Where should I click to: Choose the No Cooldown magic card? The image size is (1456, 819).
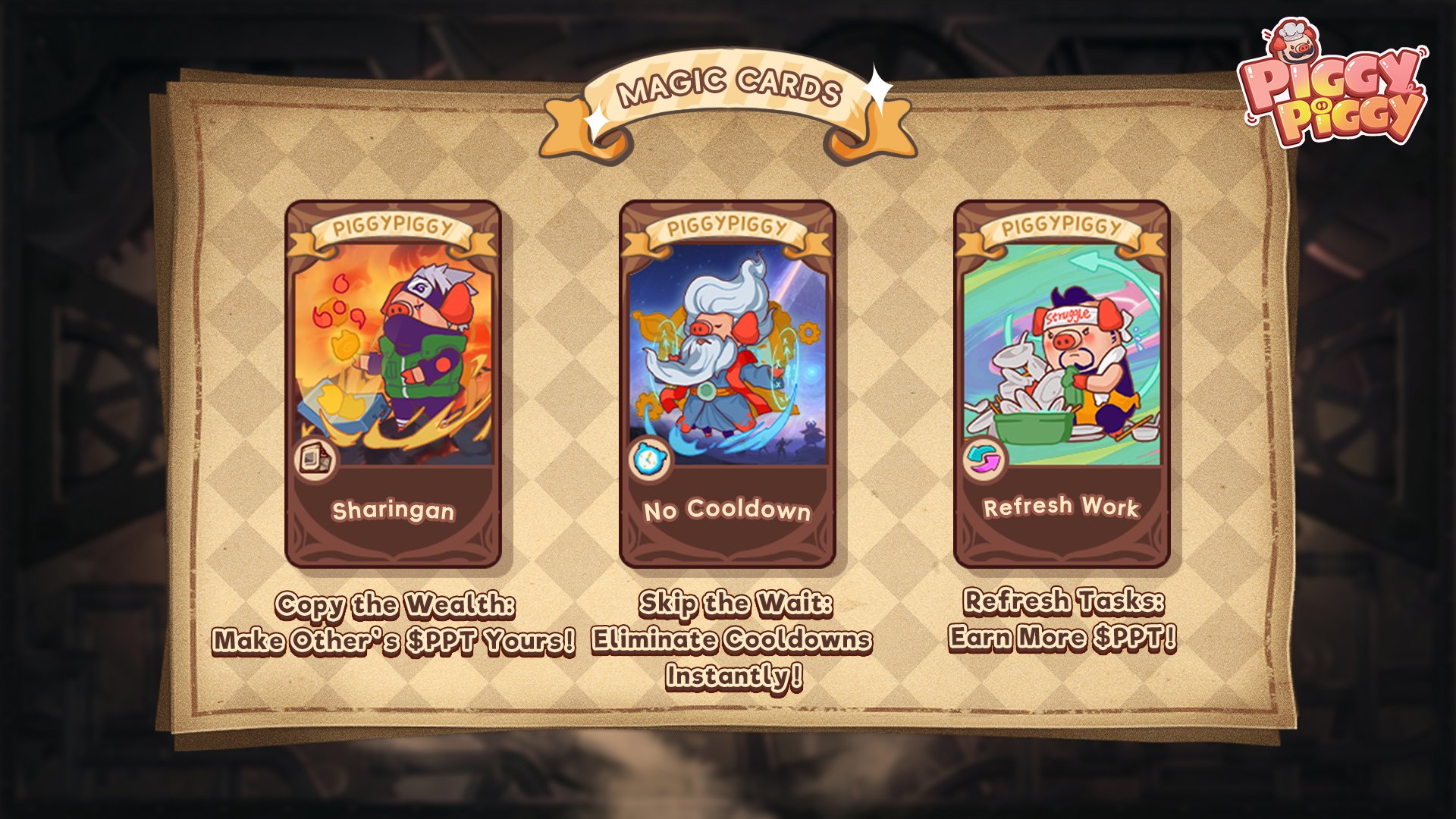pyautogui.click(x=727, y=384)
